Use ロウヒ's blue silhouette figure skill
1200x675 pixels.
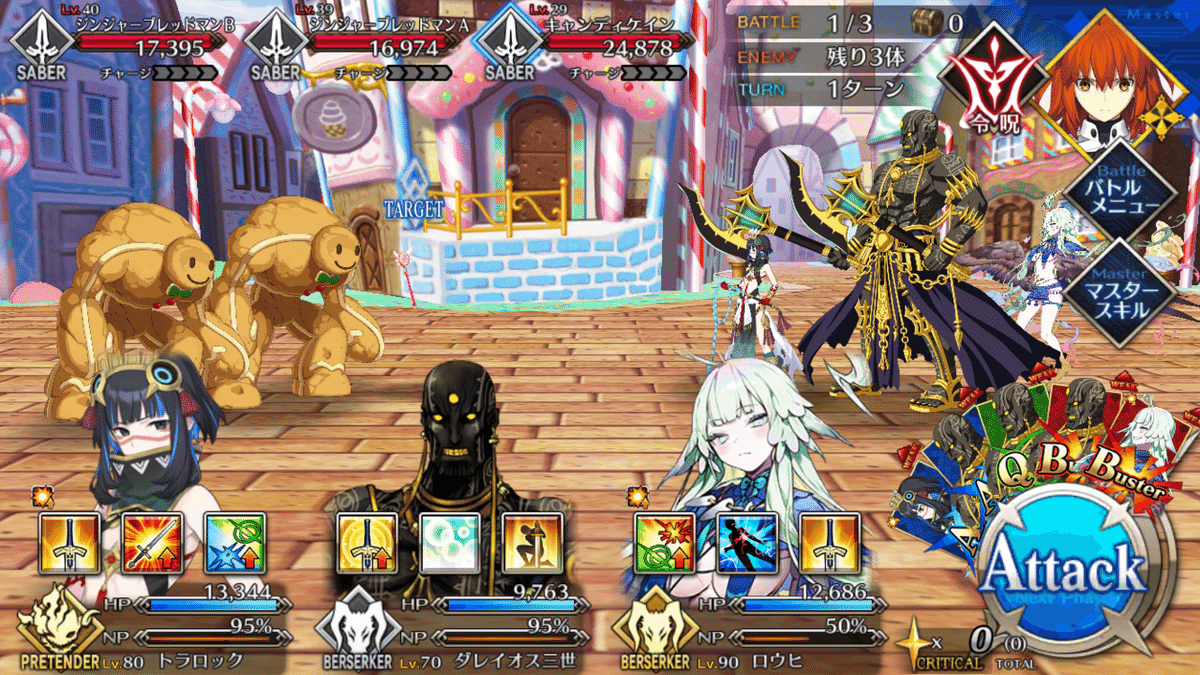click(747, 544)
